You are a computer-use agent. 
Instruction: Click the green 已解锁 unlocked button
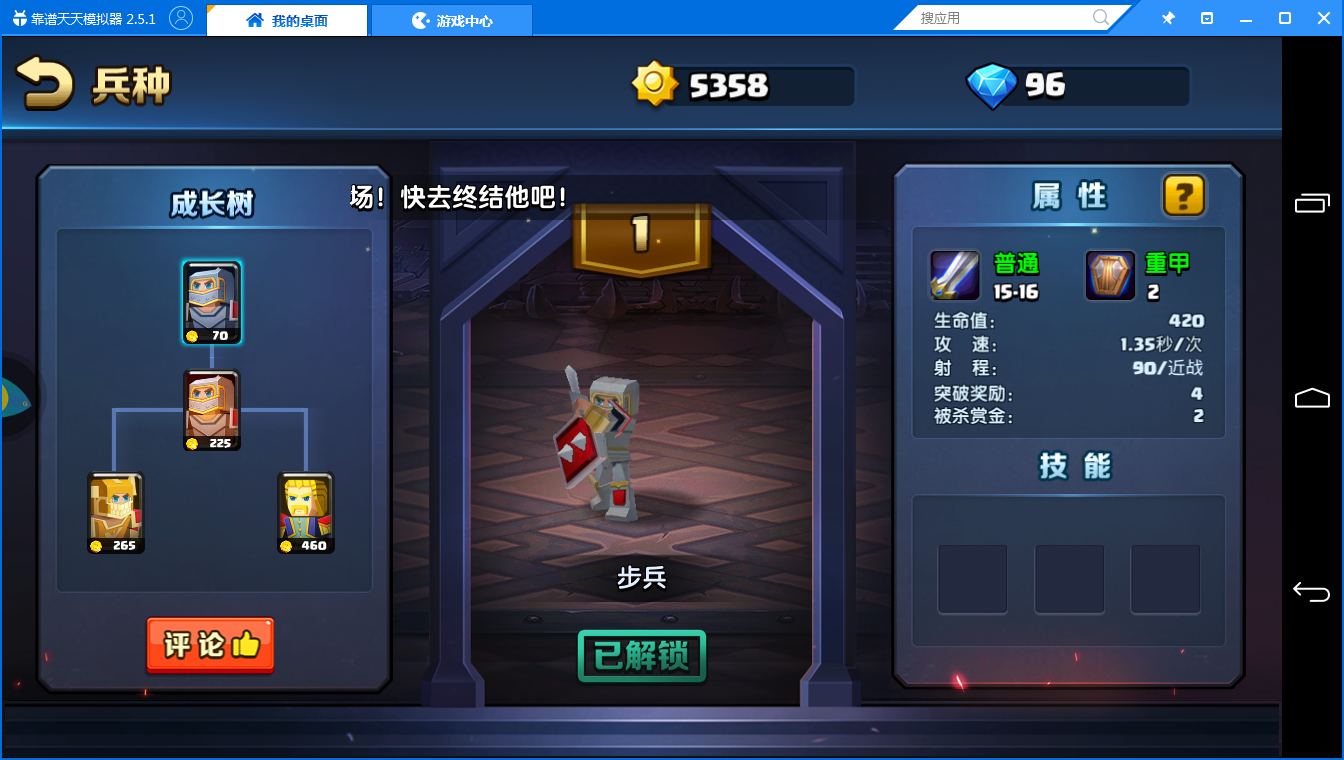coord(642,656)
